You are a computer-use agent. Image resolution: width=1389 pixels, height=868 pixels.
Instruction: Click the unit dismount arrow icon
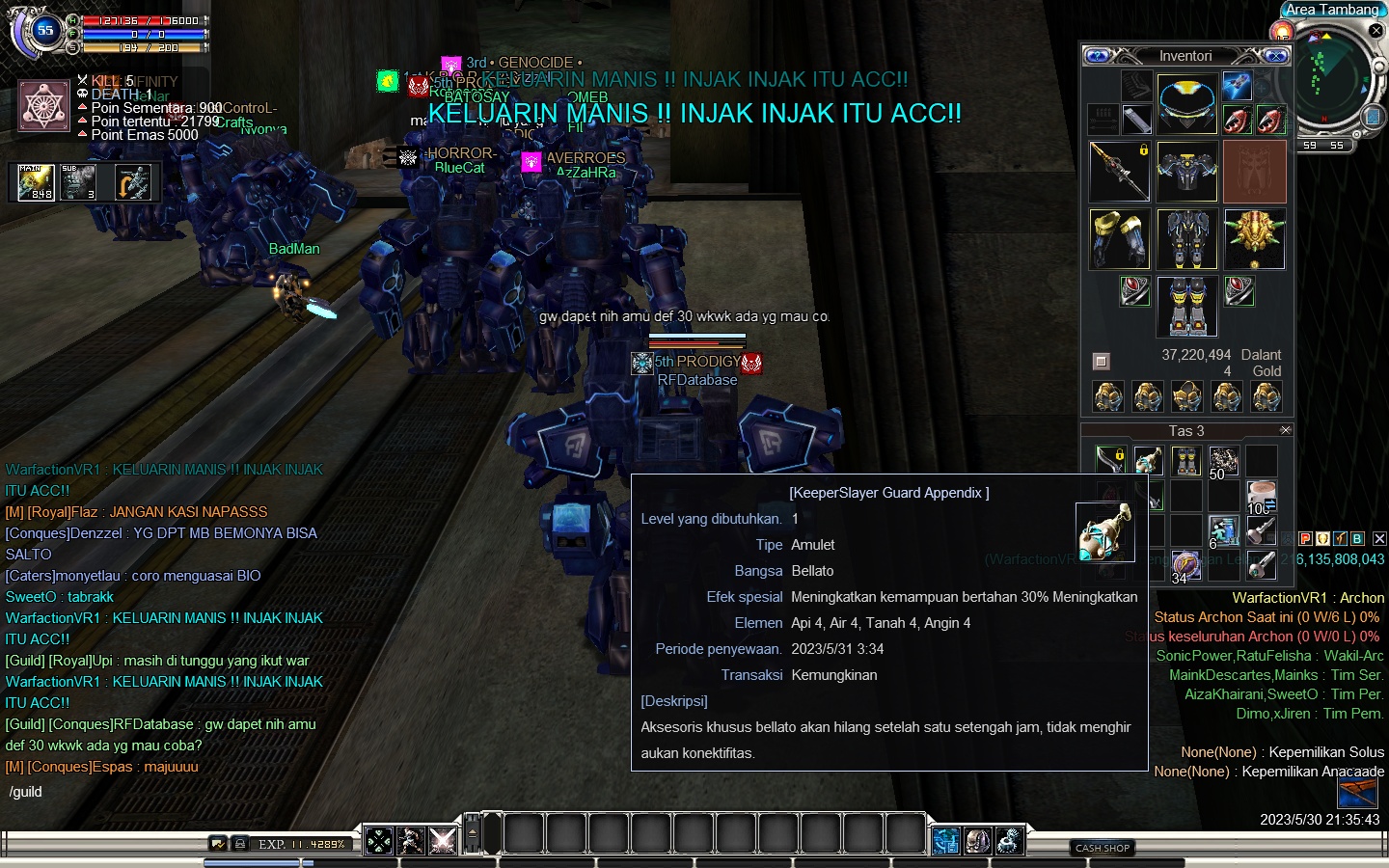tap(133, 182)
